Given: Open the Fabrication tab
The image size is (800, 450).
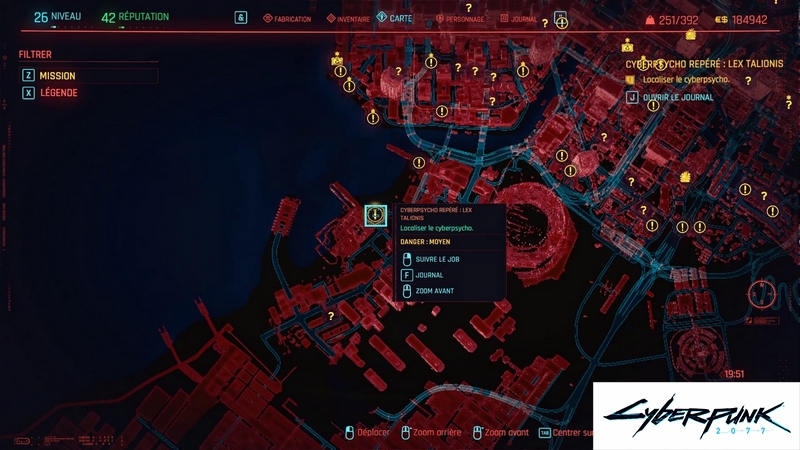Looking at the screenshot, I should tap(286, 19).
